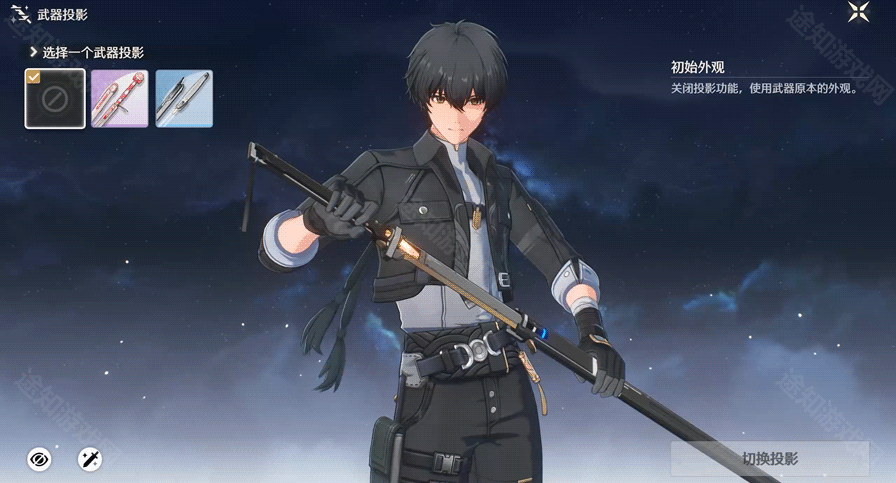
Task: Activate the magic wand icon button
Action: click(x=90, y=459)
